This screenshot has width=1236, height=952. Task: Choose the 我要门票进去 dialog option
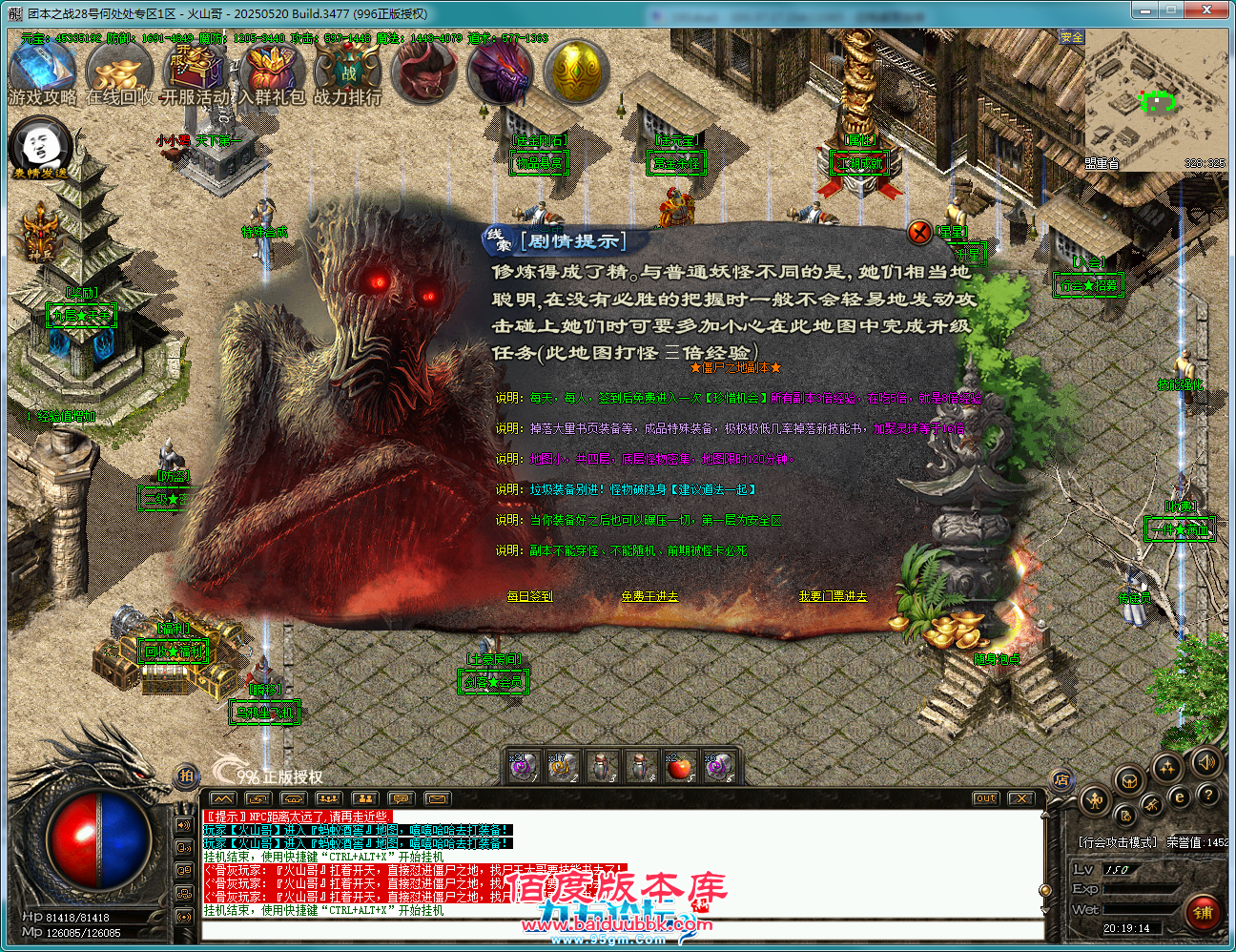point(833,596)
